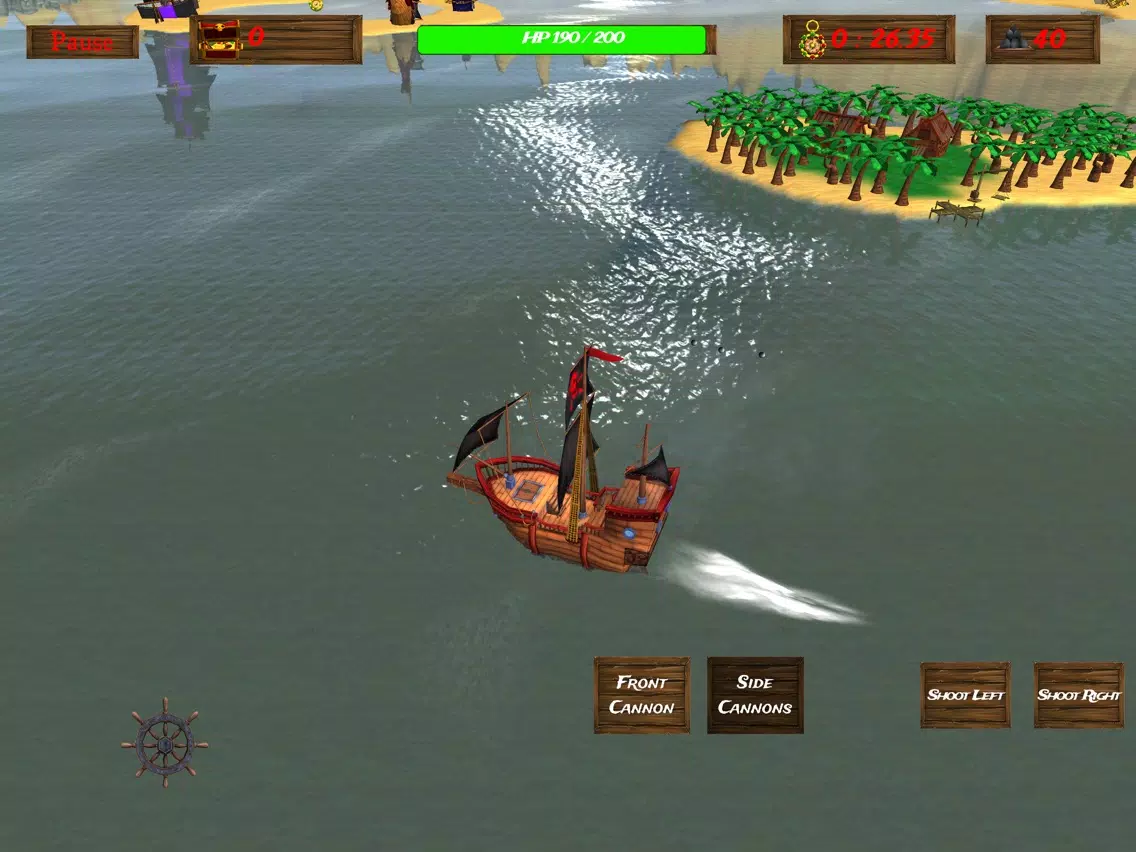Fire with the Shoot Right button
Viewport: 1136px width, 852px height.
point(1079,695)
